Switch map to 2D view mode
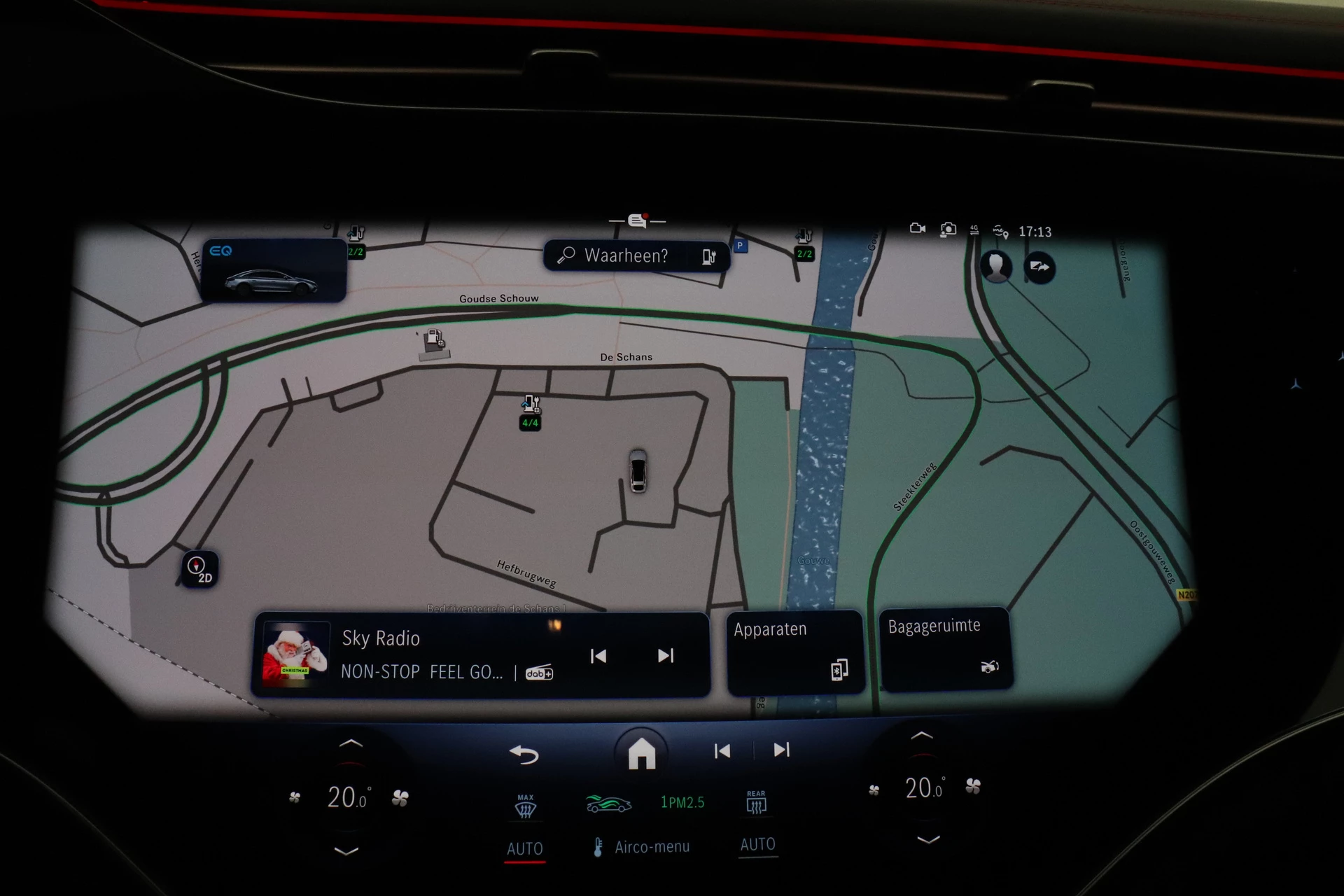 pos(200,570)
